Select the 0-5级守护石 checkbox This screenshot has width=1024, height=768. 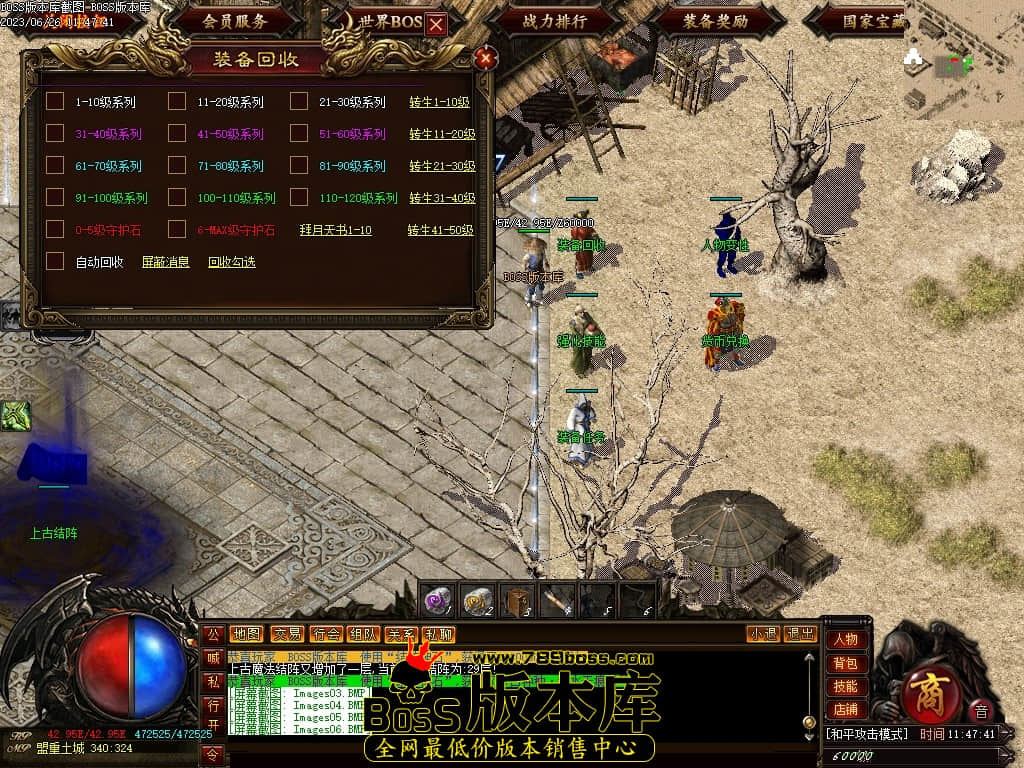55,229
